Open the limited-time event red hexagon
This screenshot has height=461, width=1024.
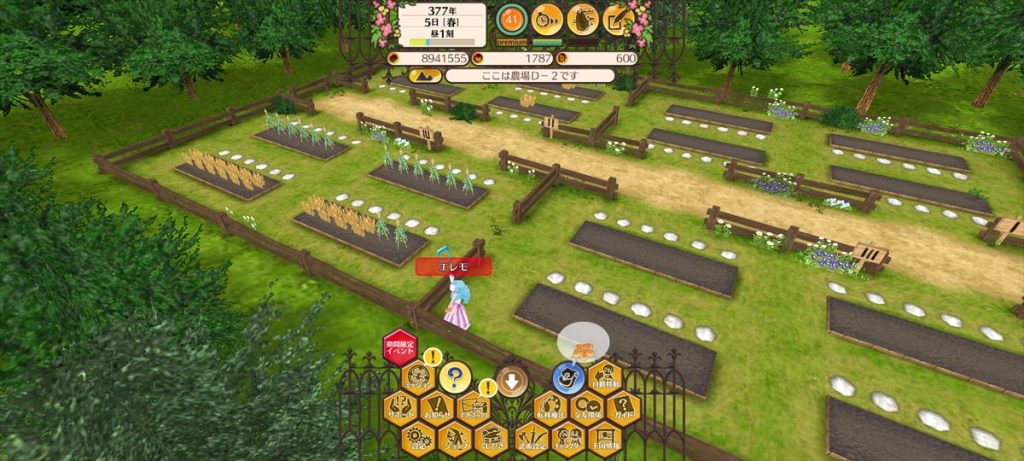[x=399, y=348]
